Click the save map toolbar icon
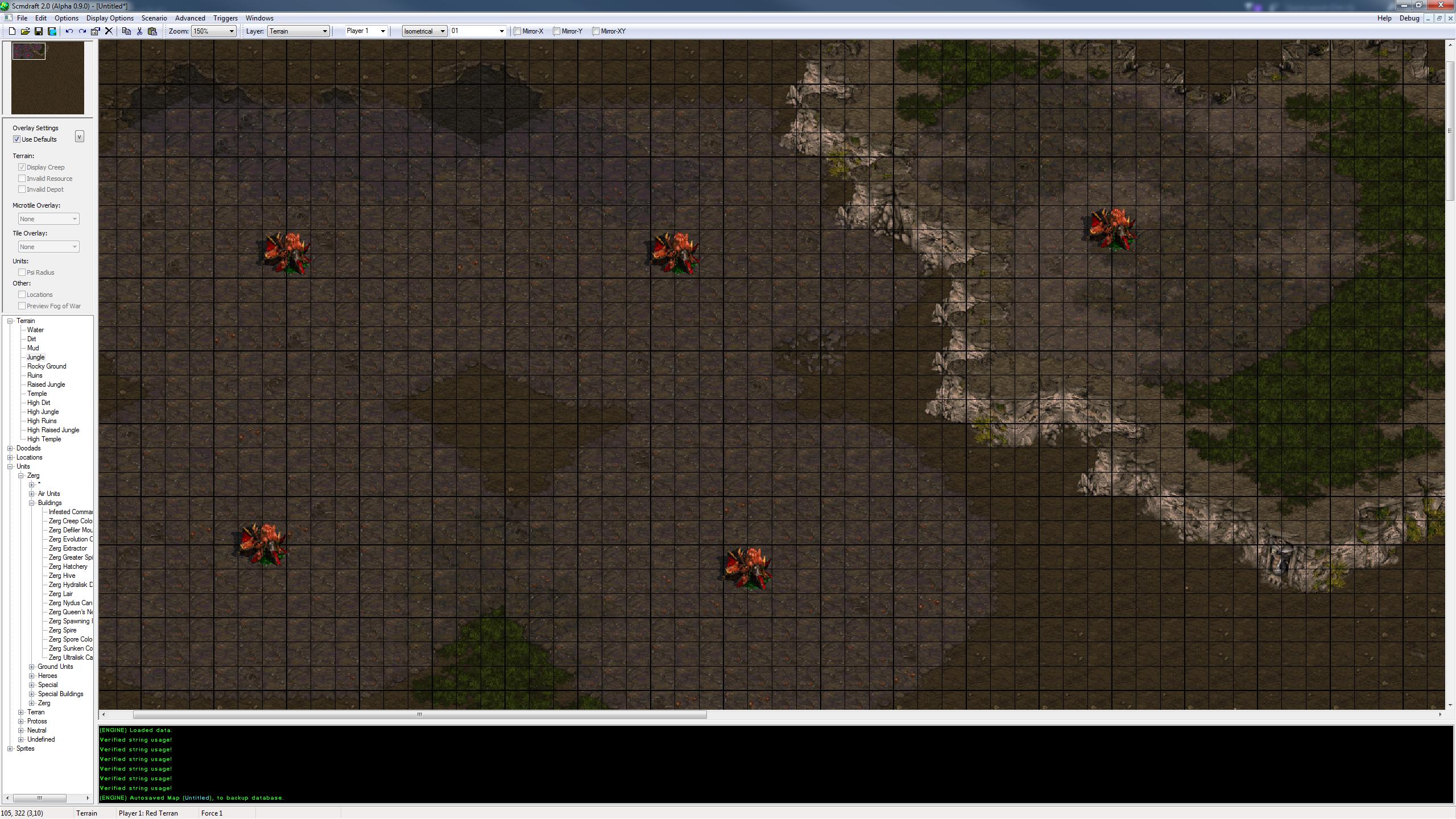Viewport: 1456px width, 819px height. tap(39, 31)
